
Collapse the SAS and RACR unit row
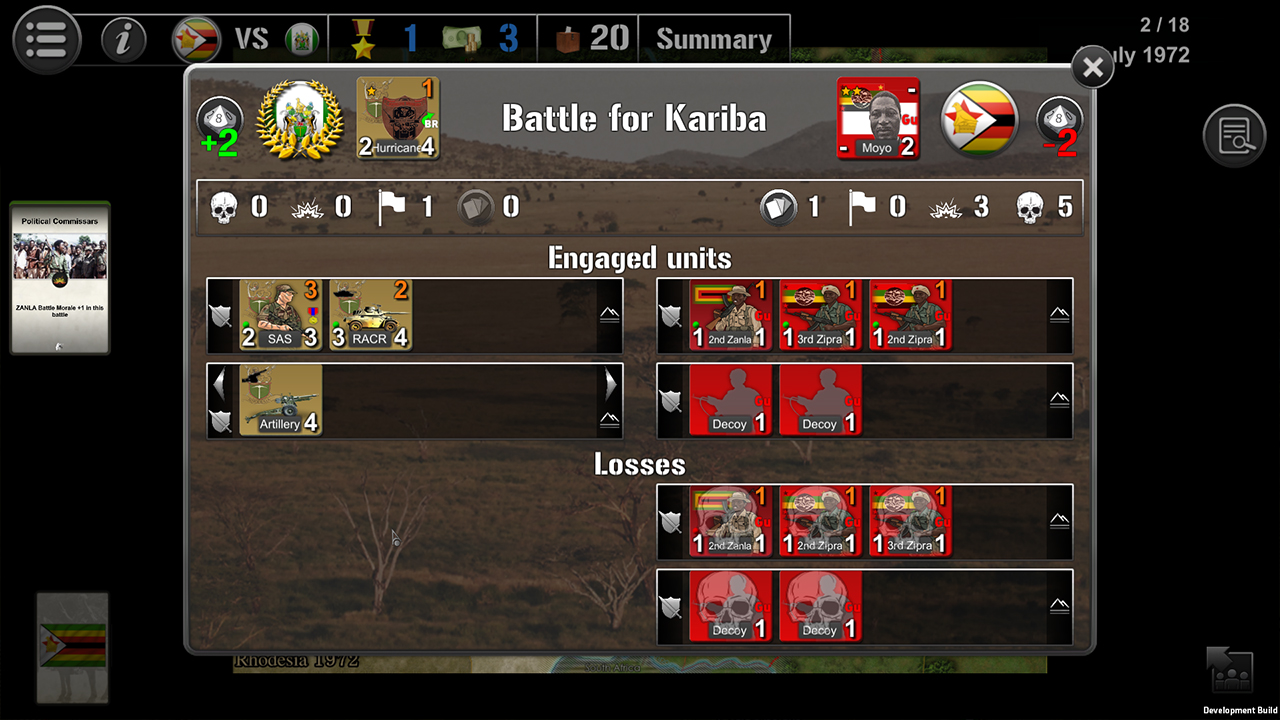pos(609,312)
